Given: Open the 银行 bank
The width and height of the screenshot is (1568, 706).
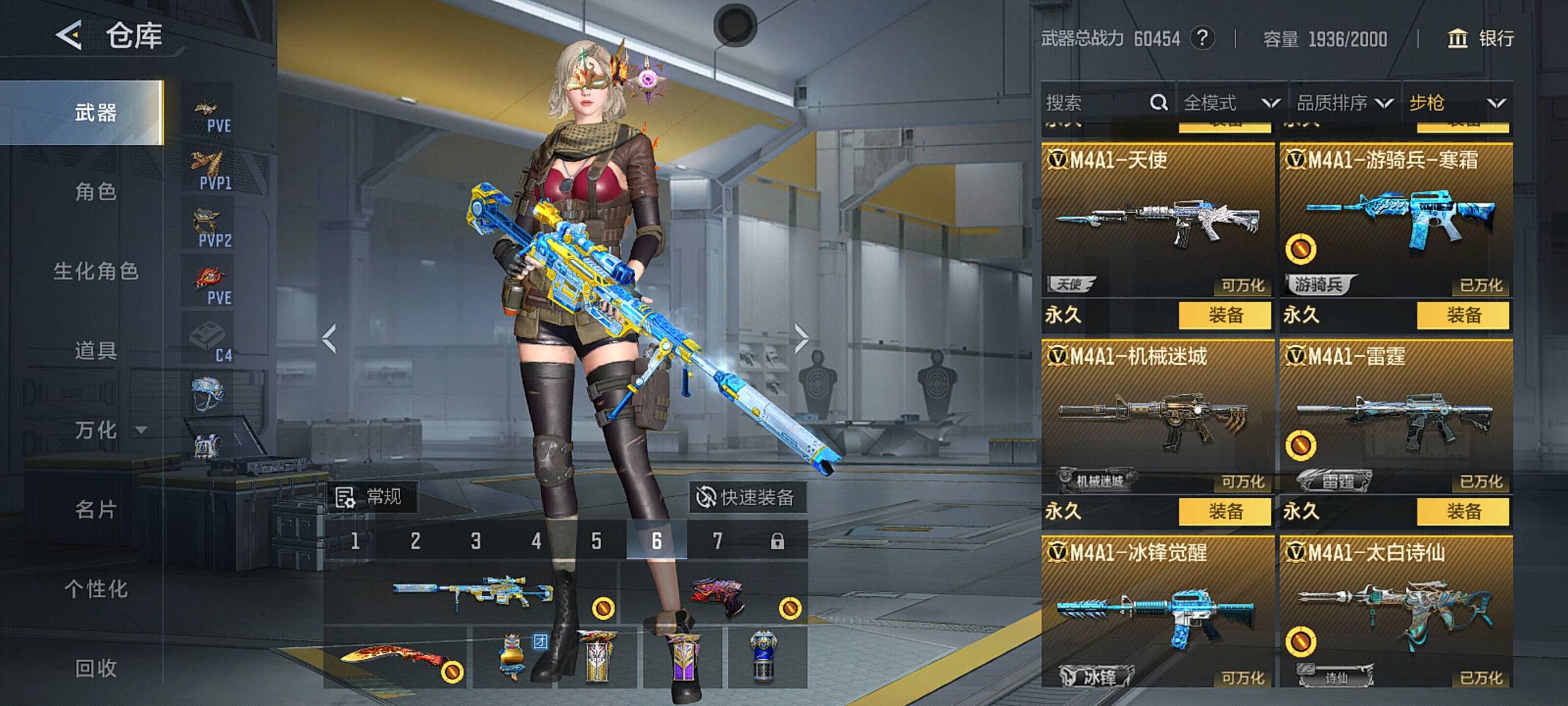Looking at the screenshot, I should [1482, 39].
